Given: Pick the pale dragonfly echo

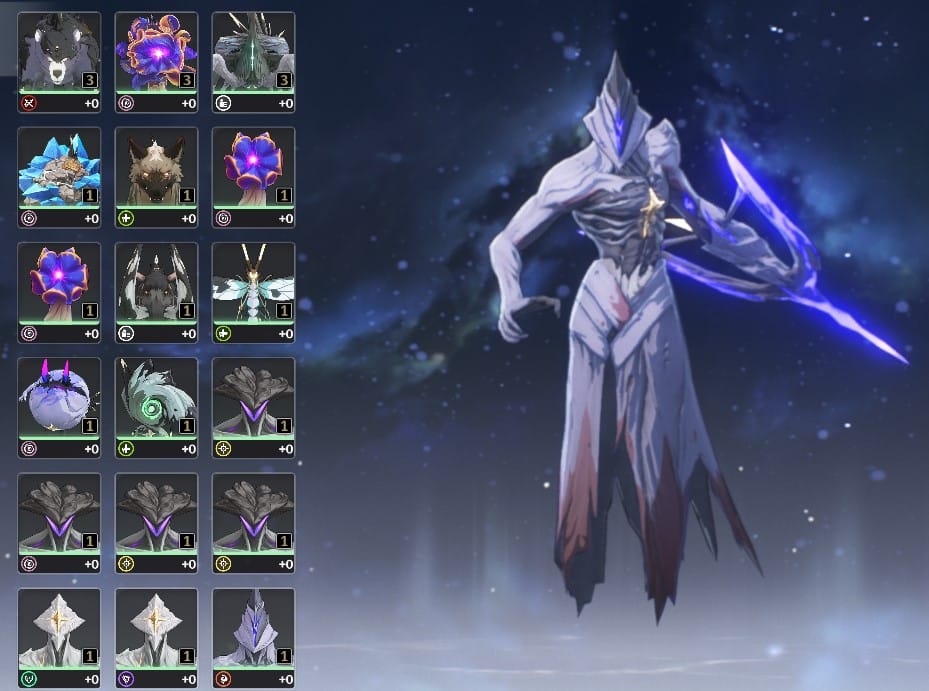Looking at the screenshot, I should (253, 283).
